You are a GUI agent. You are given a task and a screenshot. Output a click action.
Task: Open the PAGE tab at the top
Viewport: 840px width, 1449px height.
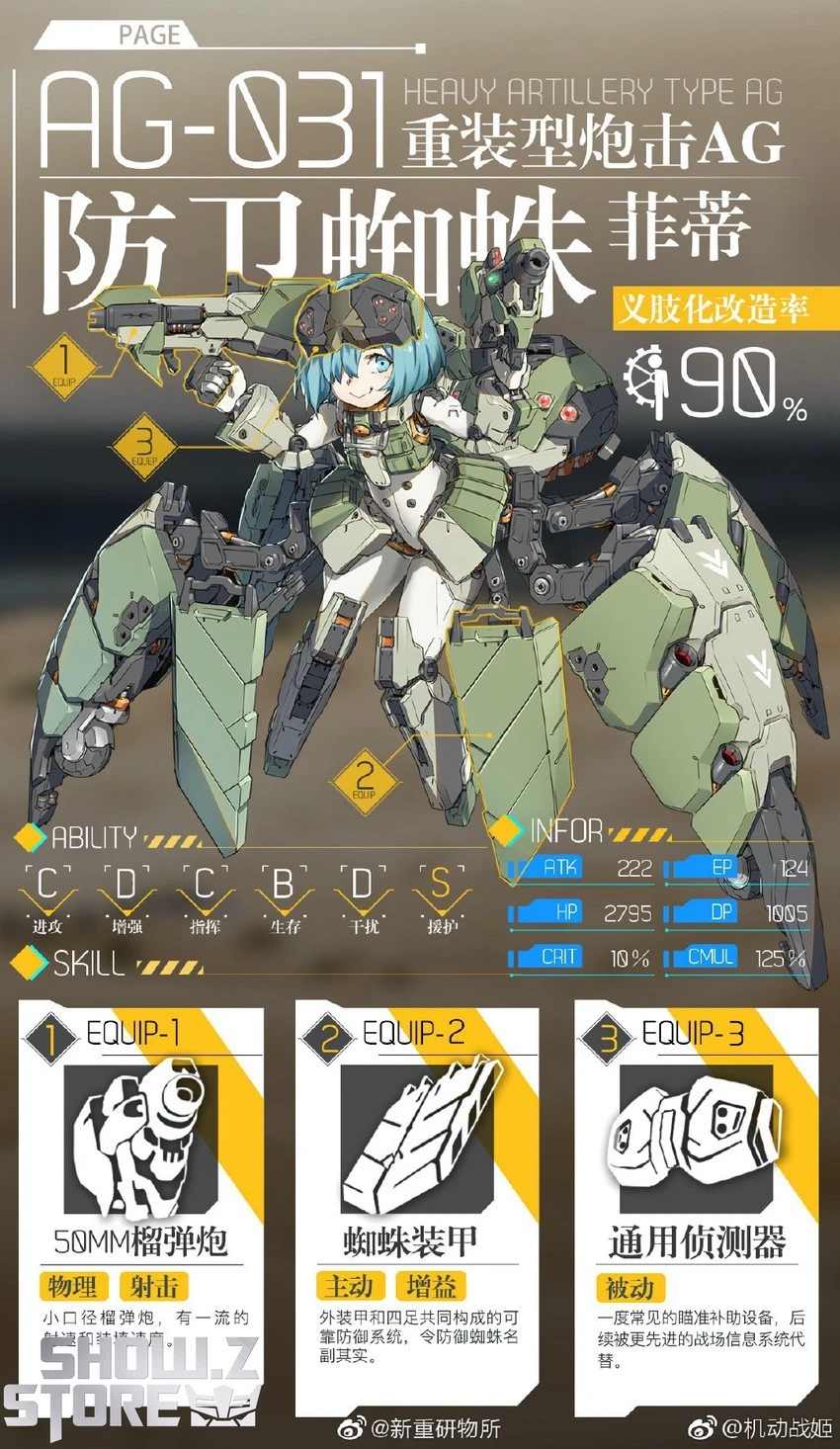coord(148,36)
